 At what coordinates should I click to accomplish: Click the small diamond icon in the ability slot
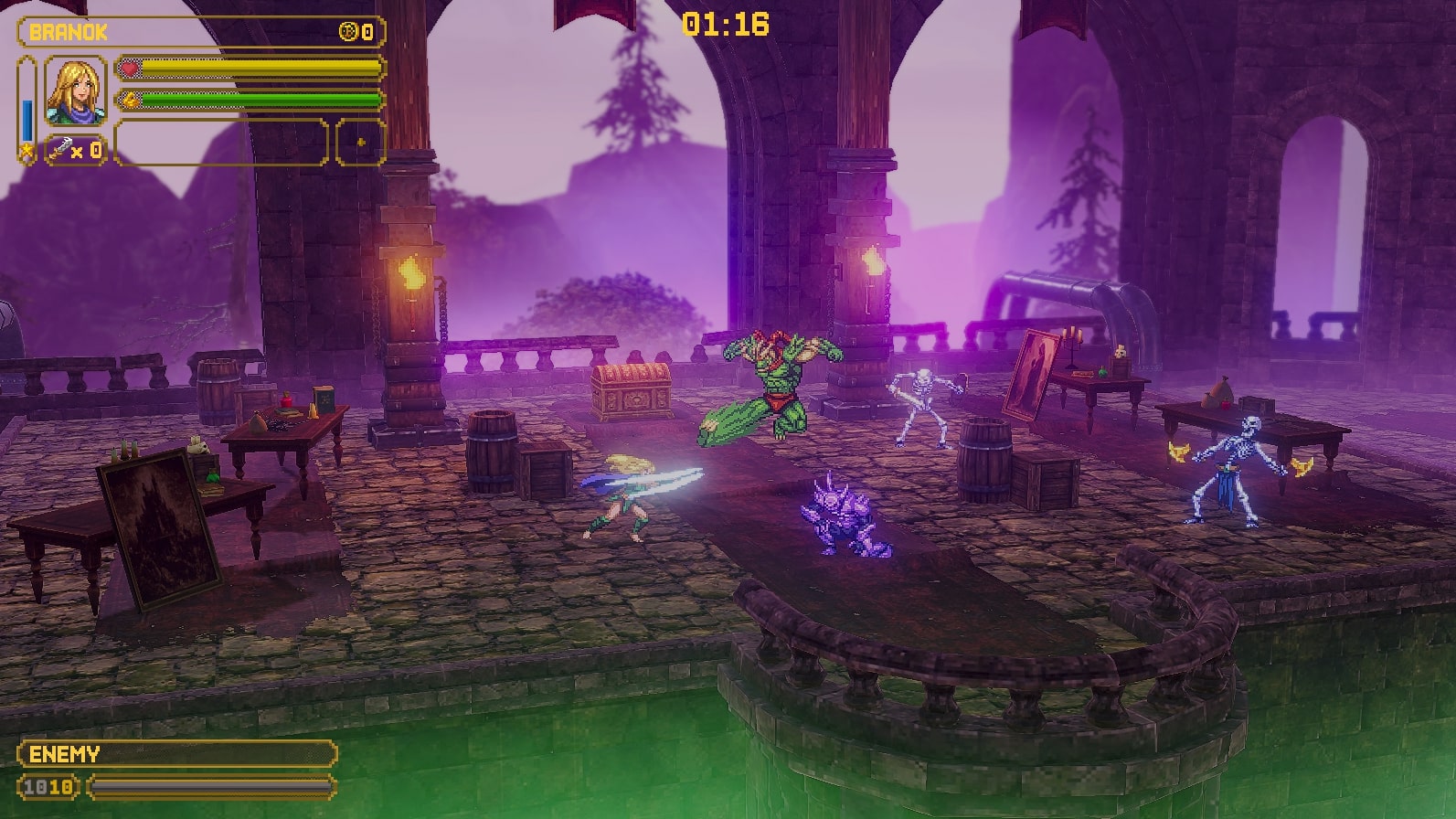coord(361,141)
